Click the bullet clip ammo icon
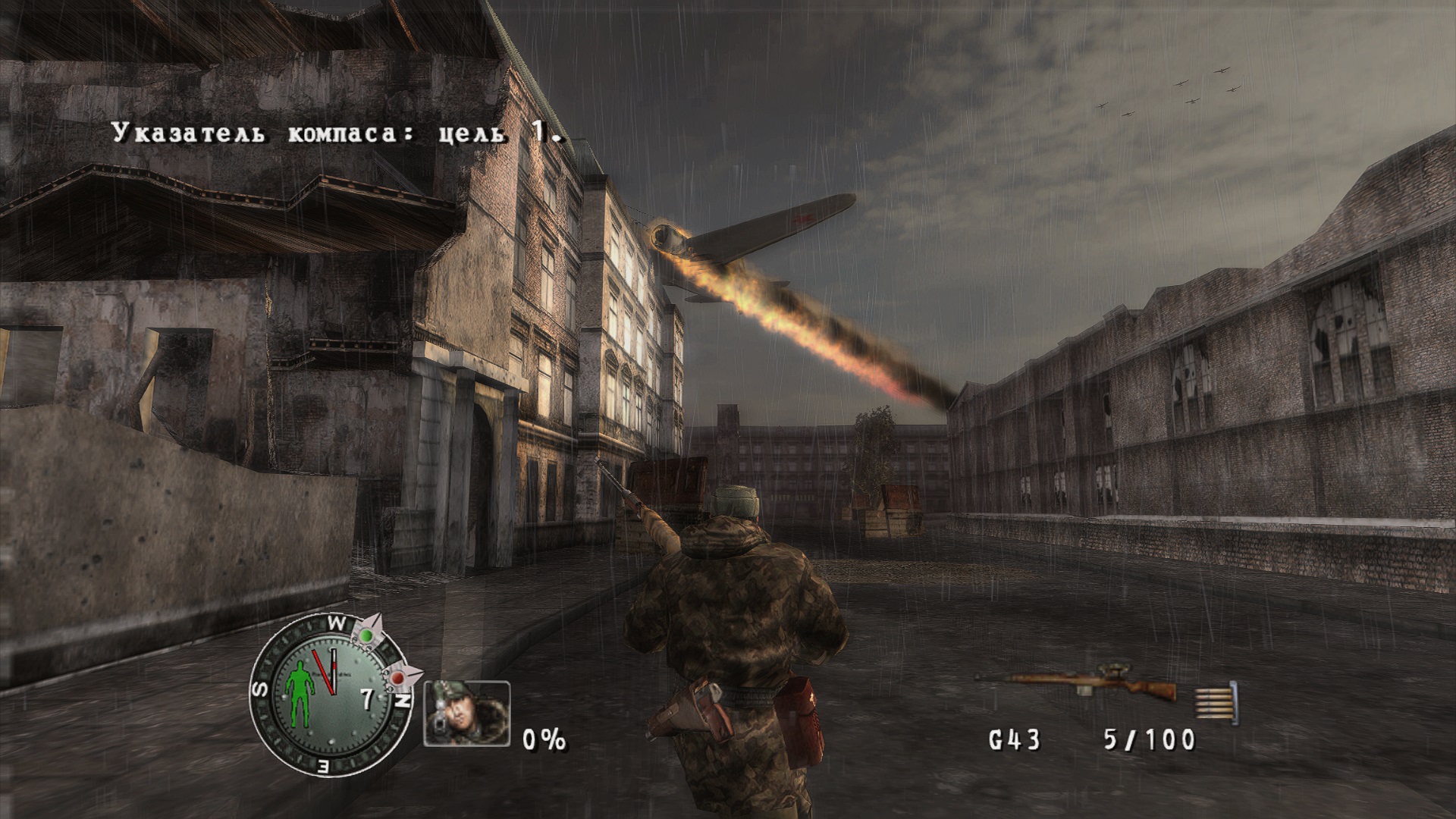 click(1216, 701)
